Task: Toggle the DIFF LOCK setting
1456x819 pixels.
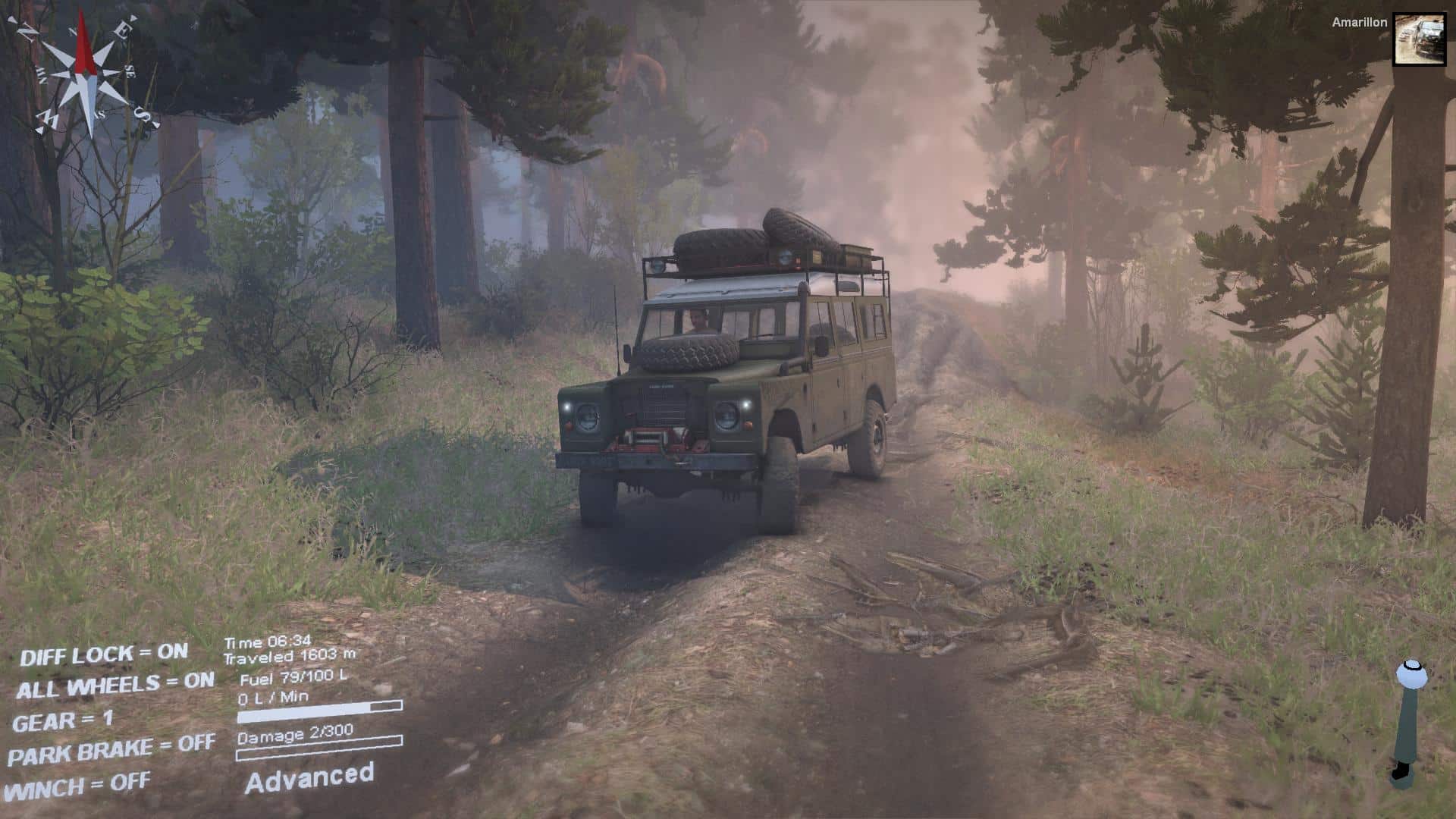Action: [104, 654]
